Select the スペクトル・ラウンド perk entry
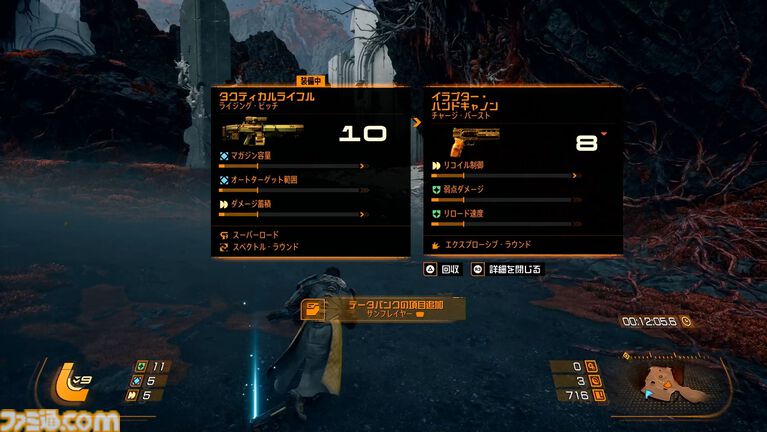 [265, 246]
